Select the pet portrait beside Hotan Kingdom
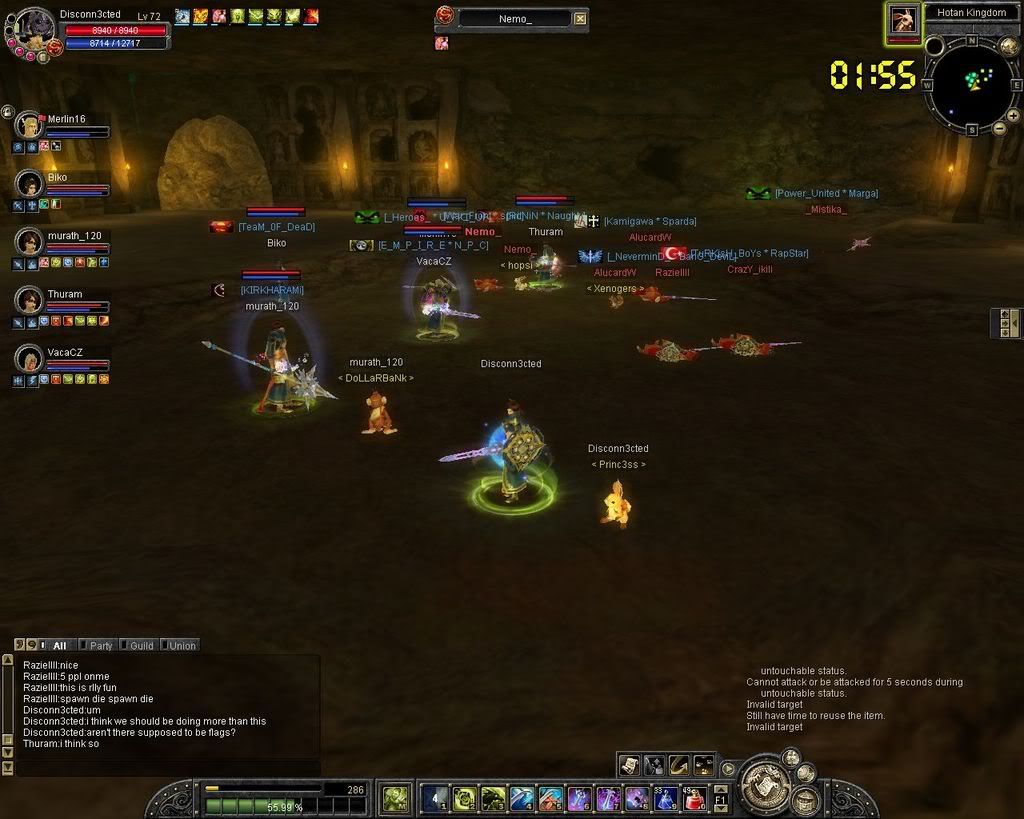 (904, 21)
